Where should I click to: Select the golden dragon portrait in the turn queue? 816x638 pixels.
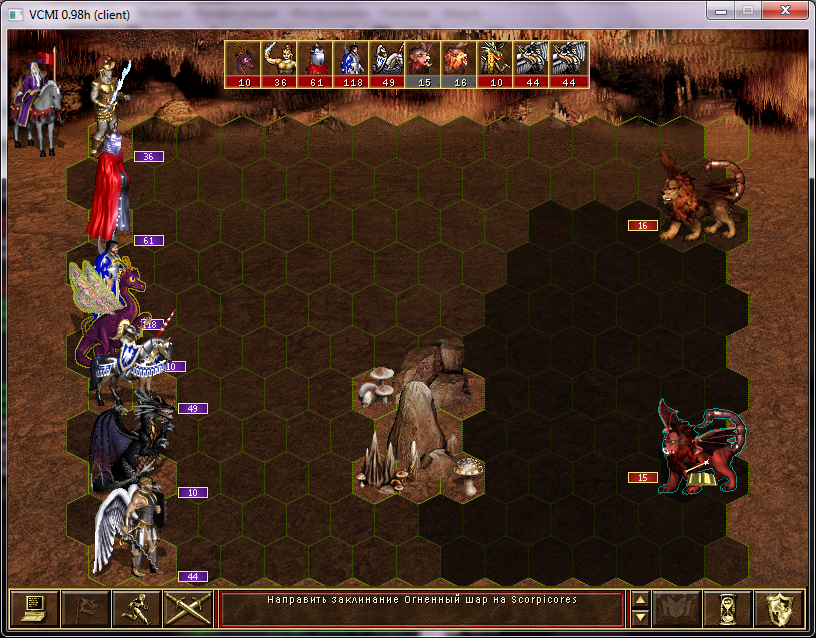496,64
